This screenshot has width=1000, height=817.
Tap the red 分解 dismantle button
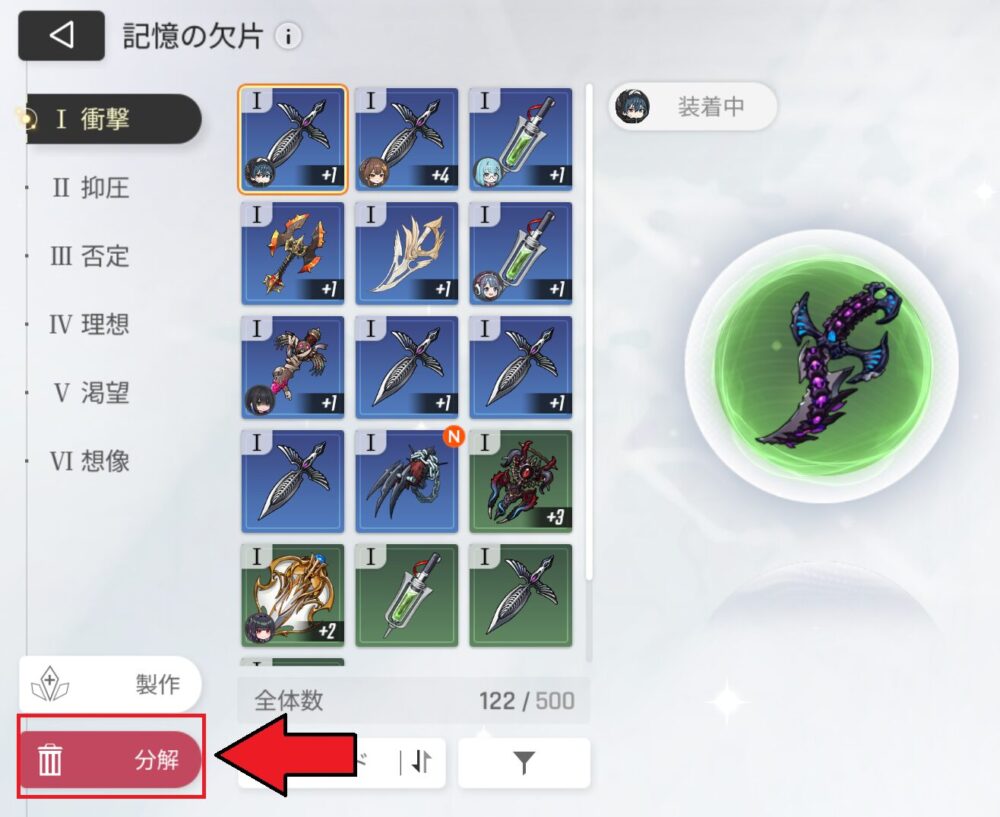click(x=110, y=759)
